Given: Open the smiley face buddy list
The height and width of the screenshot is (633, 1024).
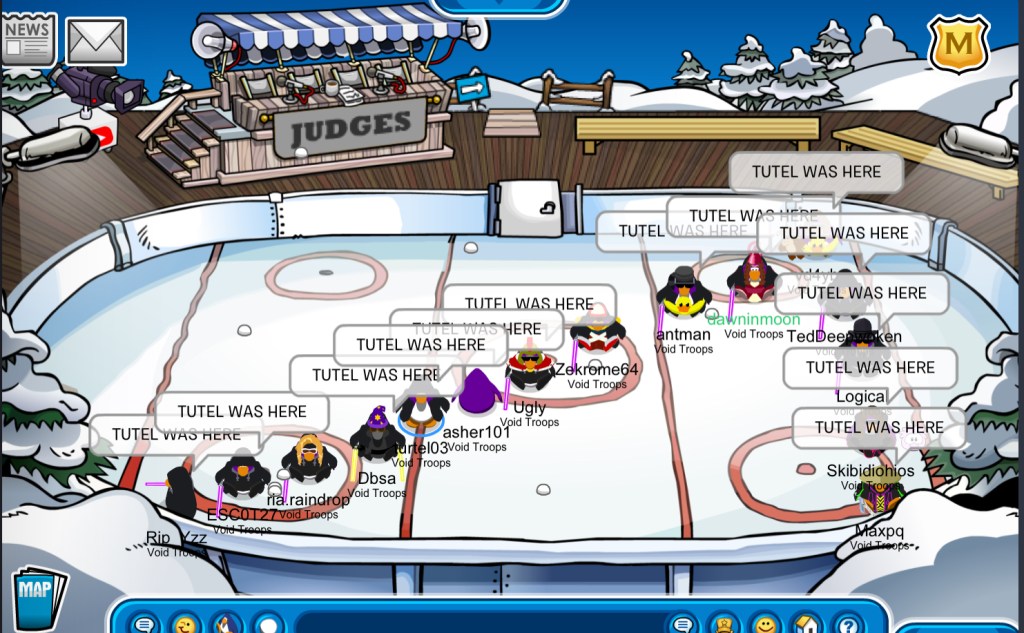Looking at the screenshot, I should (x=765, y=625).
